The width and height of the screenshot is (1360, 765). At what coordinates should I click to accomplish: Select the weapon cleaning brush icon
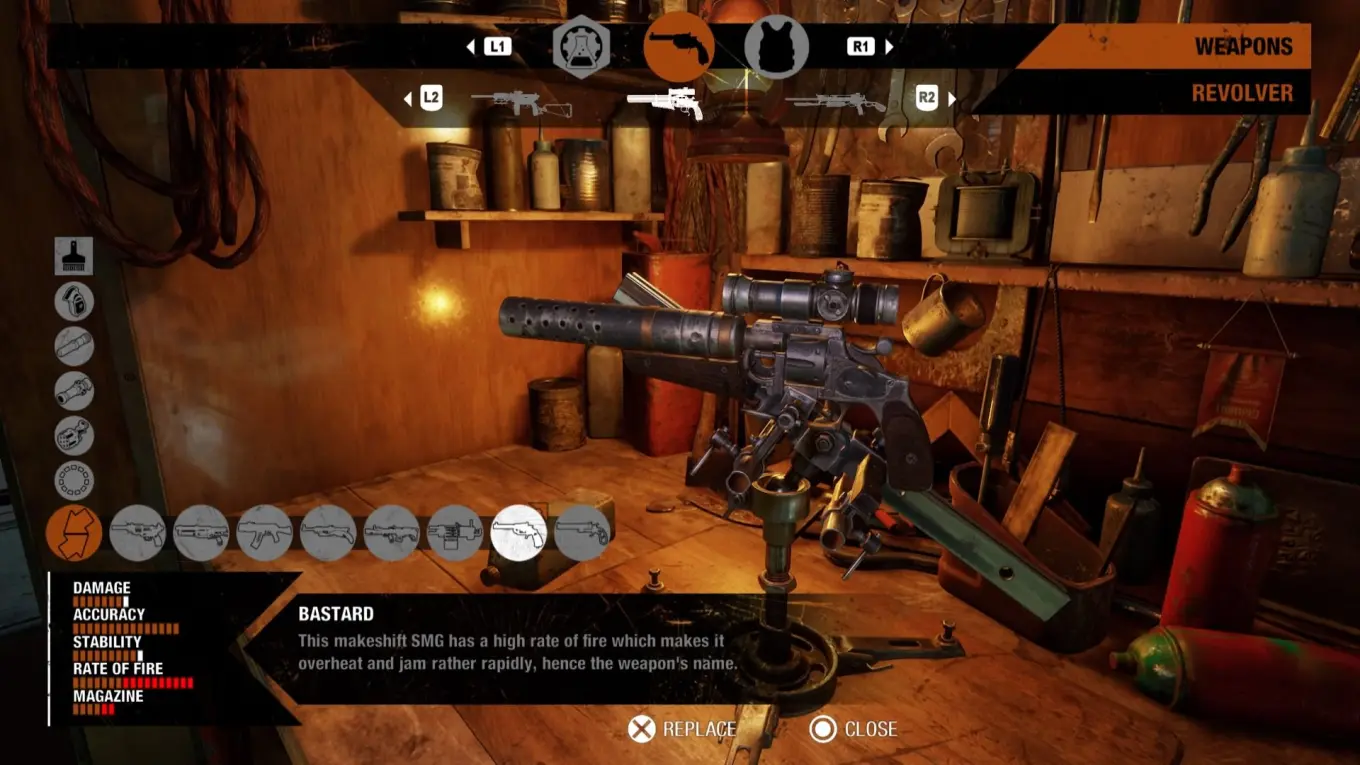74,257
